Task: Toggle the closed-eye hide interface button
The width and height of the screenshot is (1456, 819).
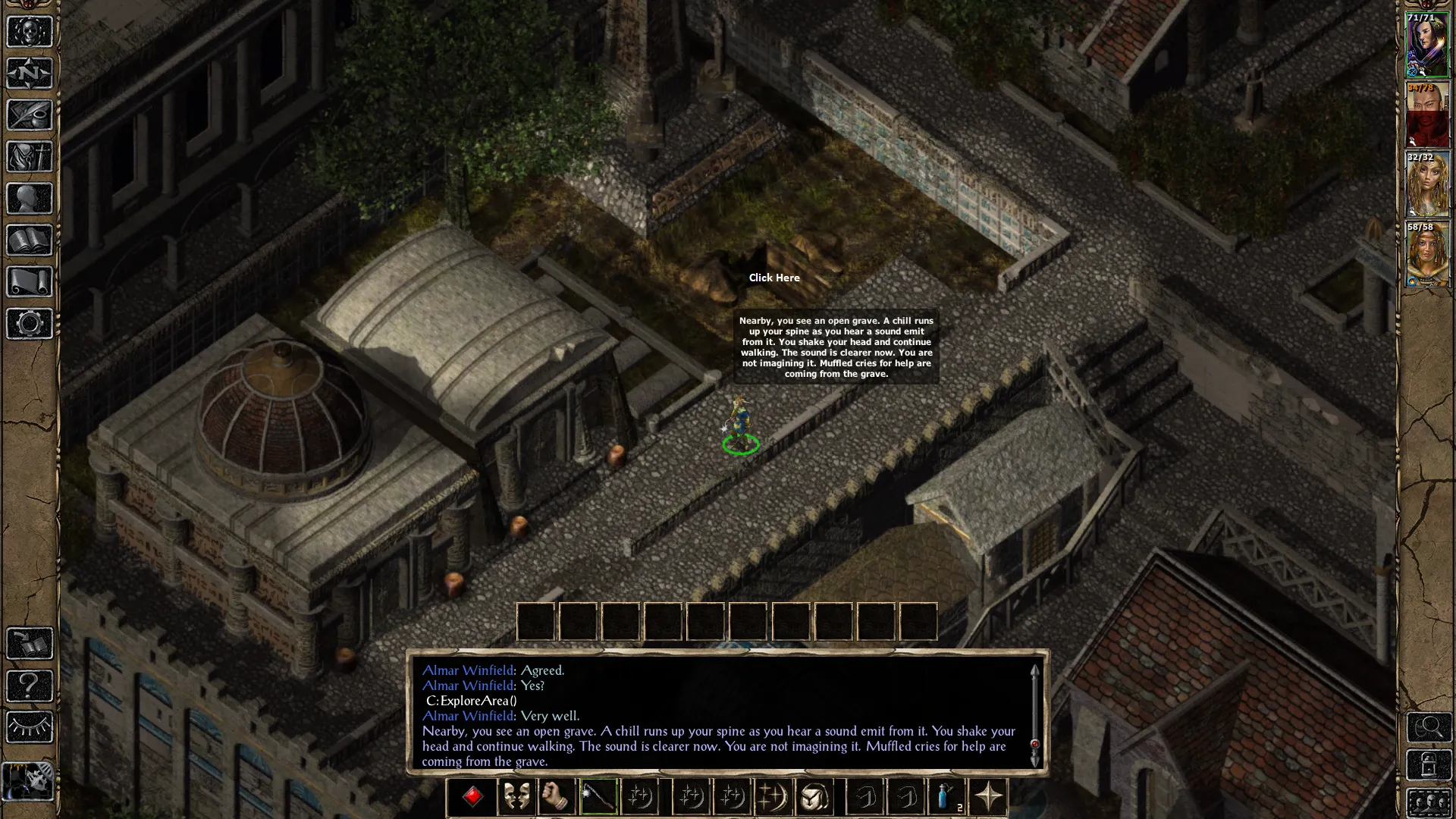Action: pyautogui.click(x=30, y=727)
